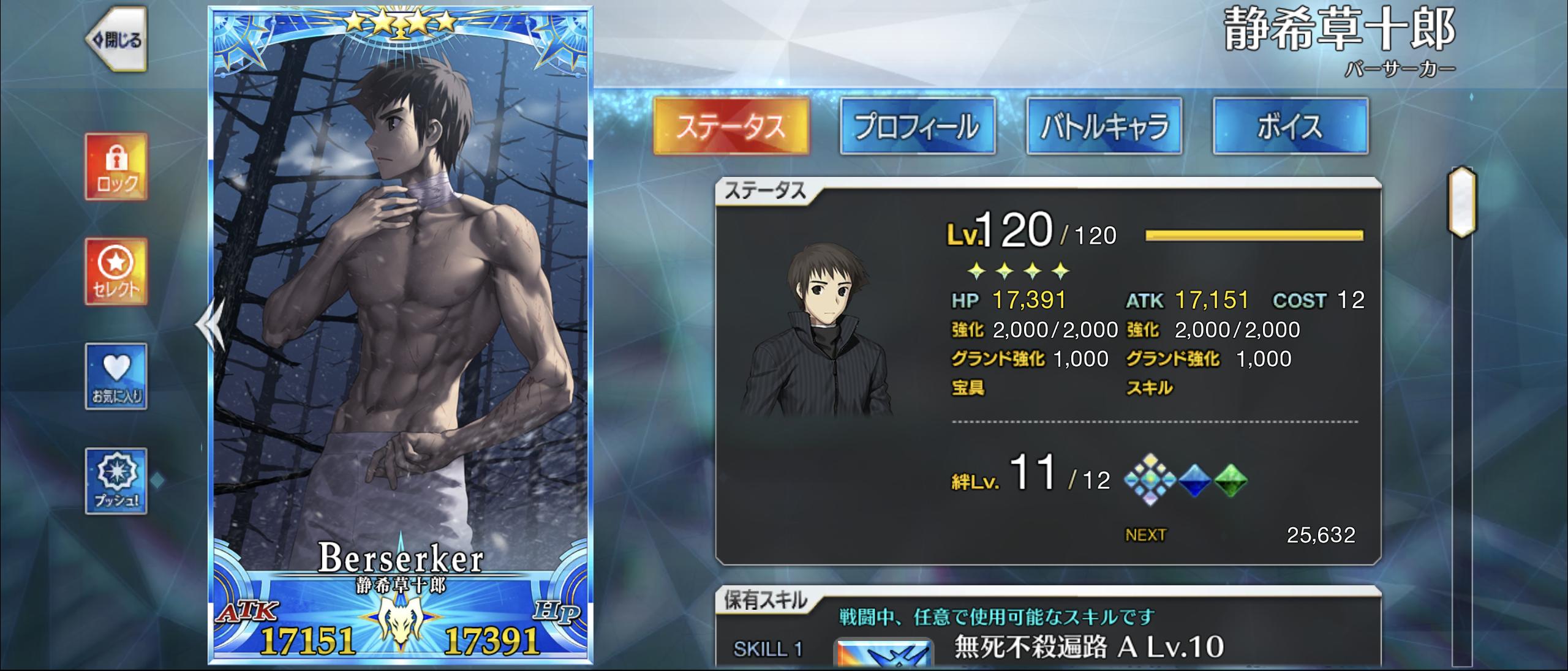Show the Battle Character (バトルキャラ) tab
1568x671 pixels.
click(x=1104, y=126)
